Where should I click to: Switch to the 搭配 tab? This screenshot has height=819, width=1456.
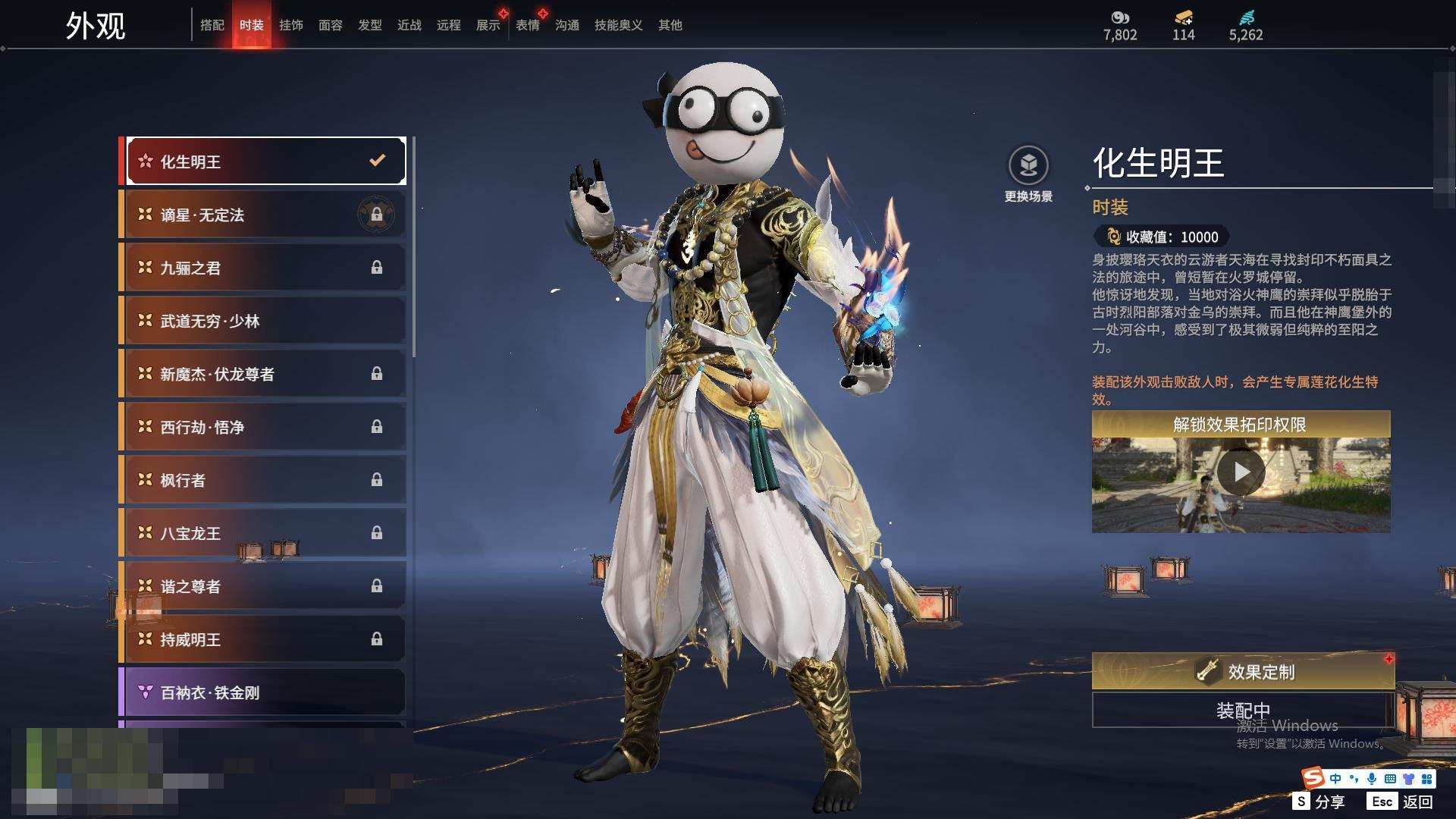[x=212, y=25]
